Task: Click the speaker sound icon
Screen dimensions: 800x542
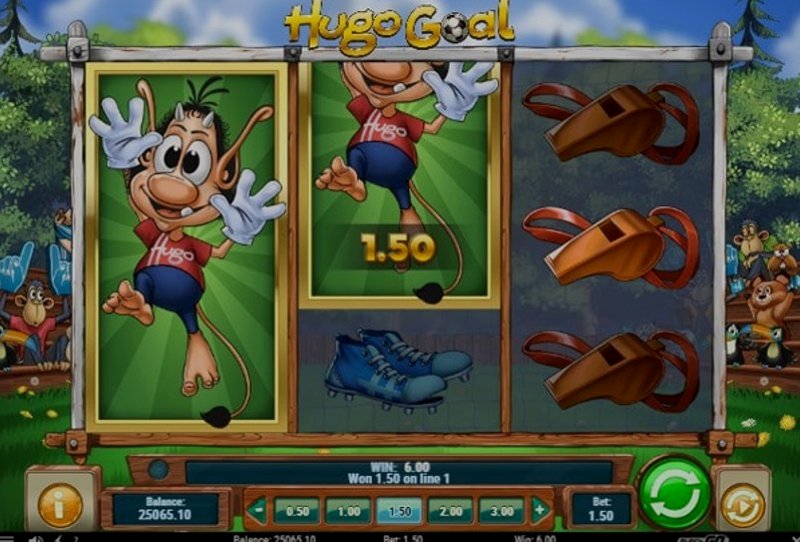Action: 36,537
